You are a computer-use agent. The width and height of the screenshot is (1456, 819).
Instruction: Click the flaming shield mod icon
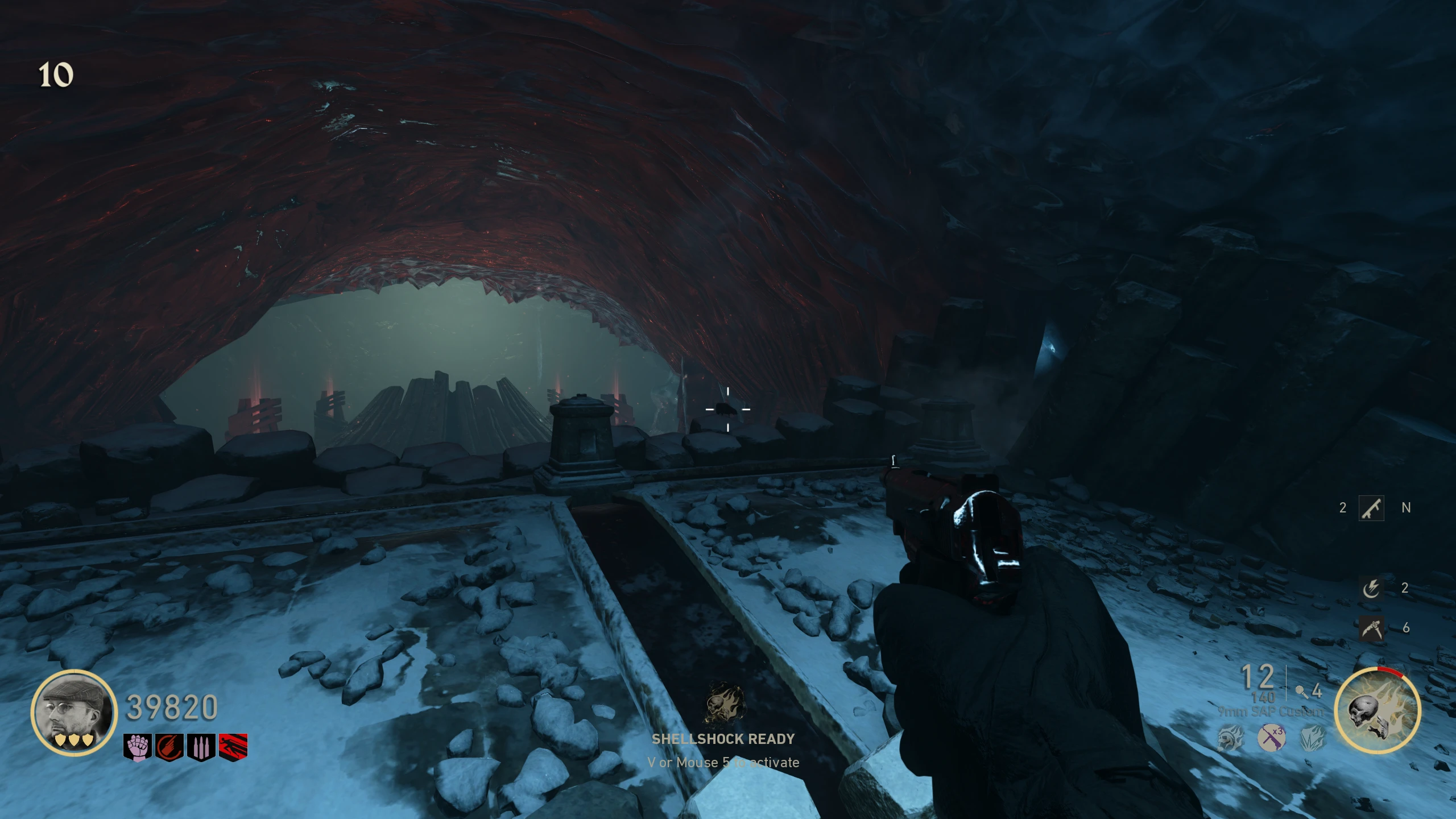click(x=1313, y=738)
